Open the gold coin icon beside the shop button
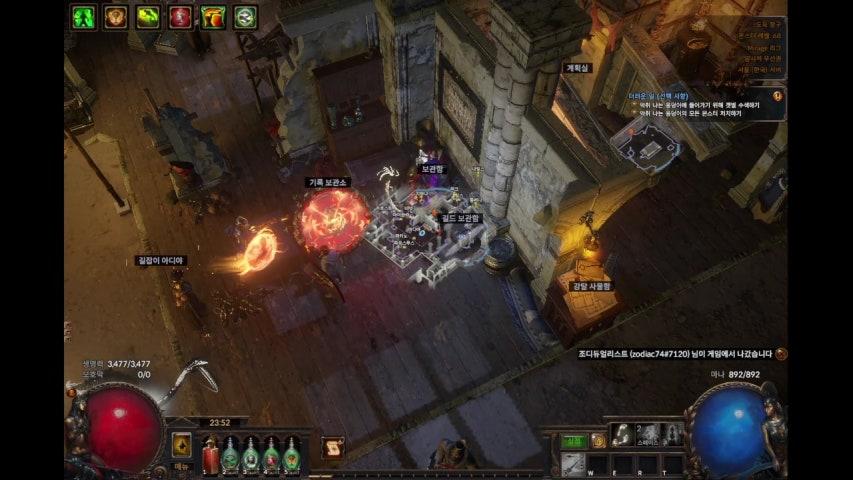 click(x=598, y=440)
